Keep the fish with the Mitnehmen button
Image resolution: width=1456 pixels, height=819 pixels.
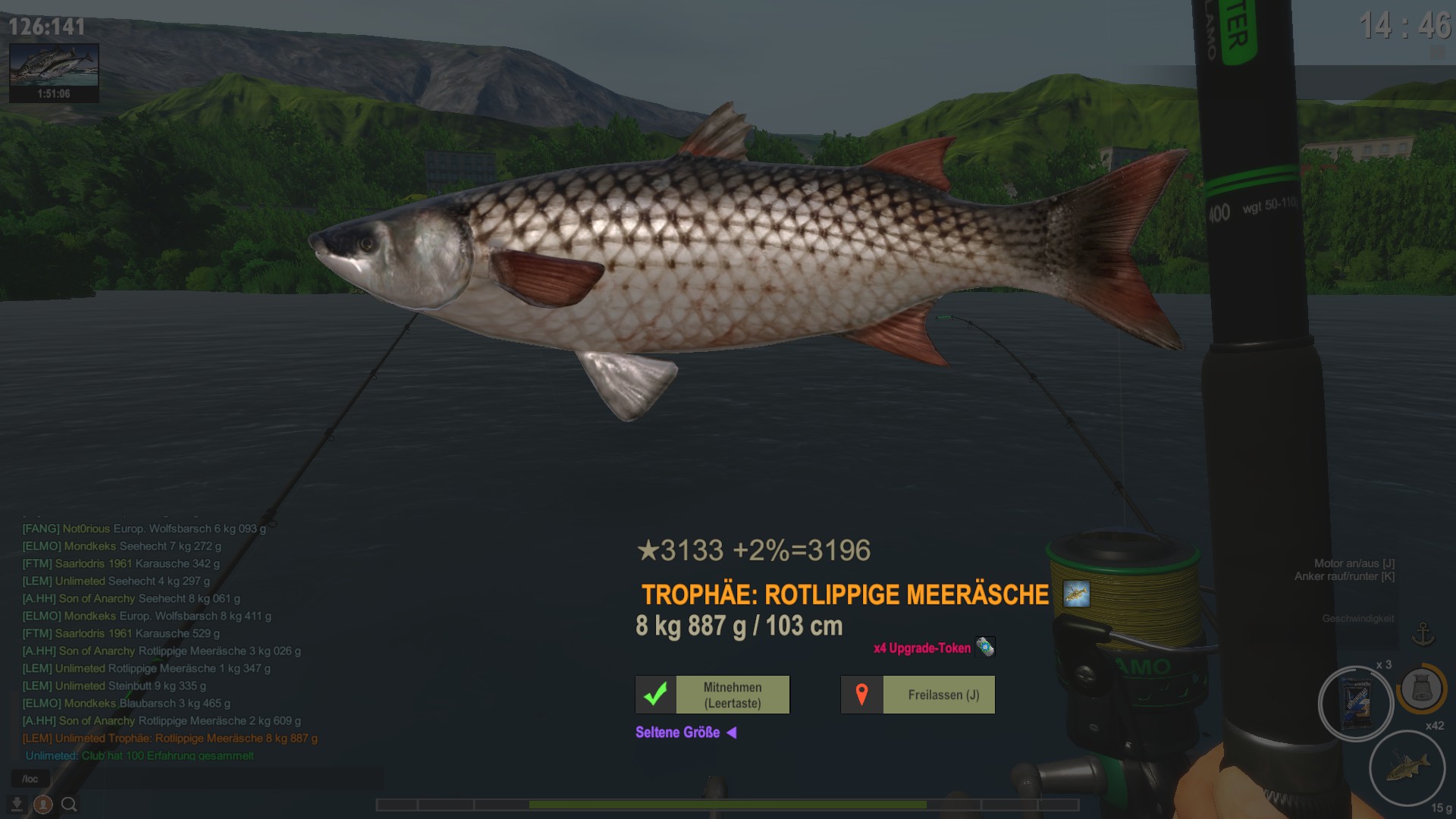pos(712,695)
